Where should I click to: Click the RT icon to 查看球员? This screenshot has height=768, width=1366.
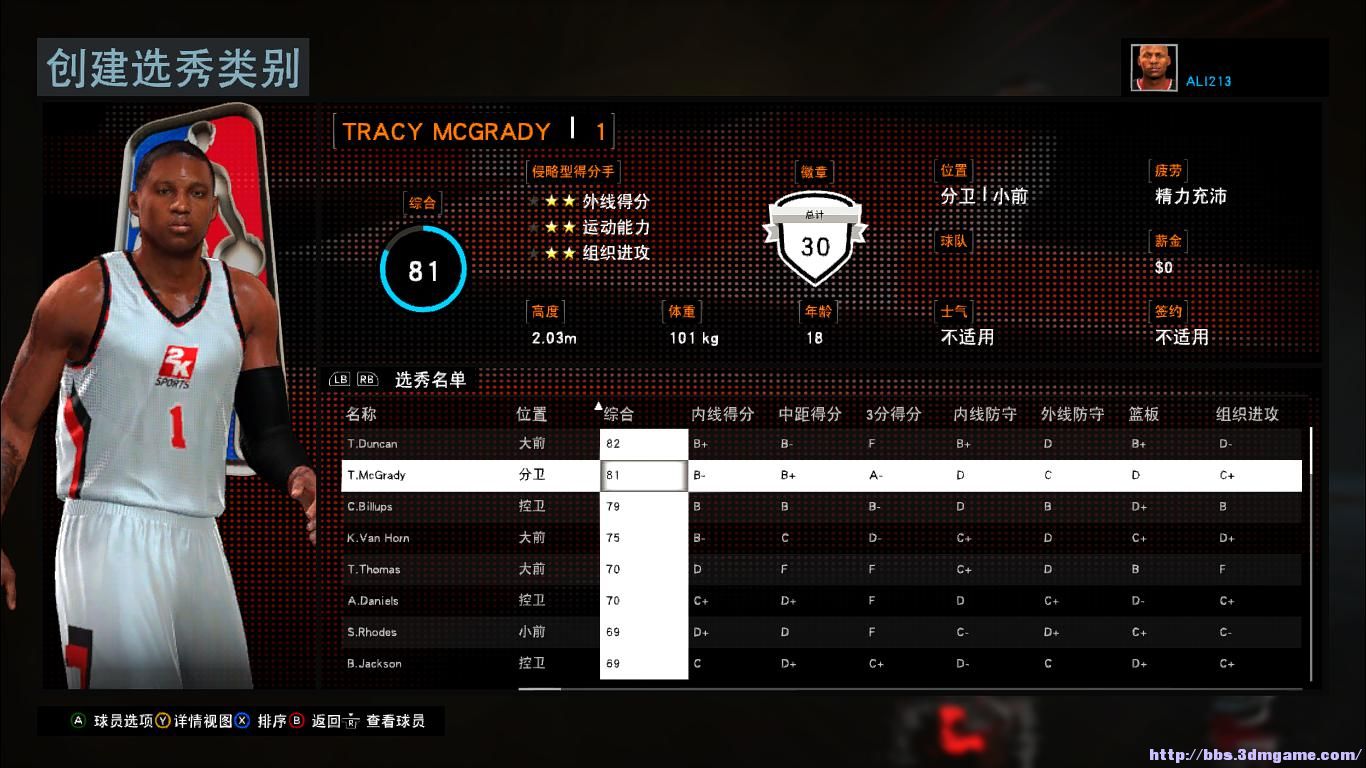[352, 722]
